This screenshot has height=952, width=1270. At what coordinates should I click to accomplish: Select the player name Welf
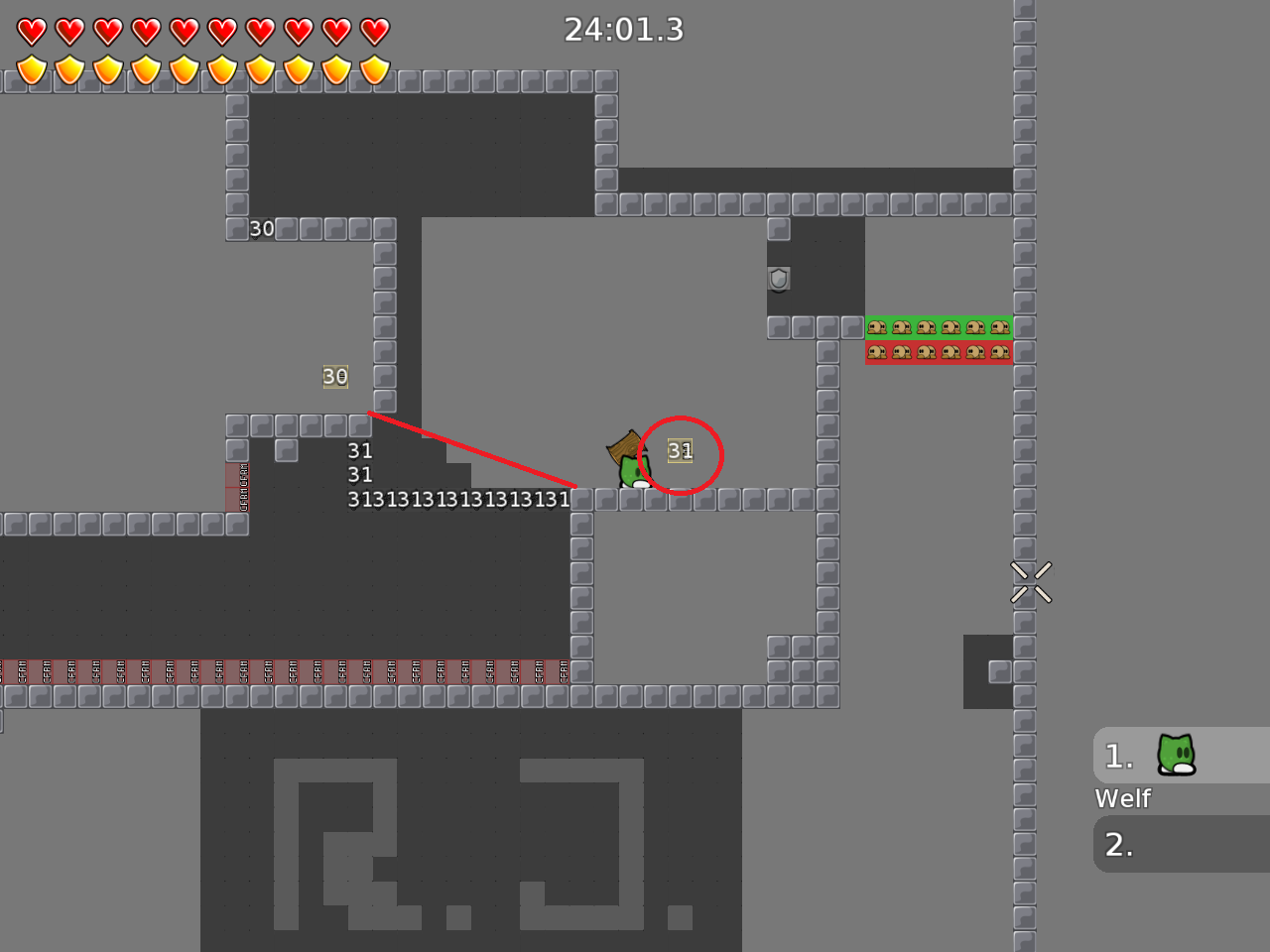1122,798
